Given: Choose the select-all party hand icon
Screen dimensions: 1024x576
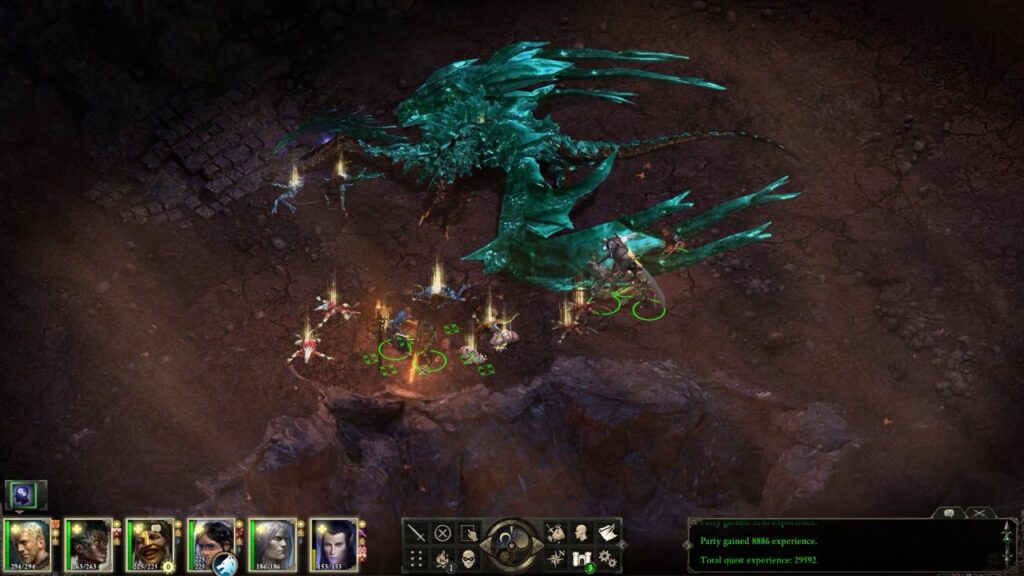Looking at the screenshot, I should [467, 533].
